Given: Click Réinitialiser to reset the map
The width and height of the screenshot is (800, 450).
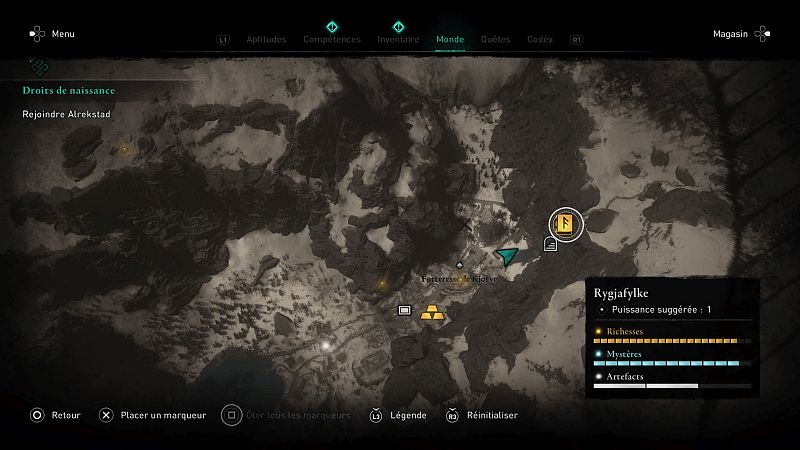Looking at the screenshot, I should tap(486, 415).
